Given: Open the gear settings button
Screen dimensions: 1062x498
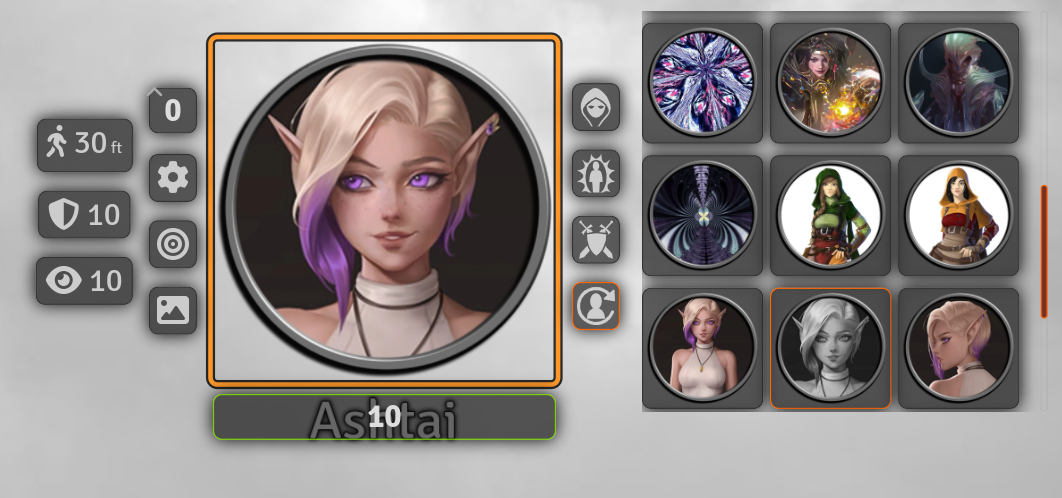Looking at the screenshot, I should coord(173,178).
